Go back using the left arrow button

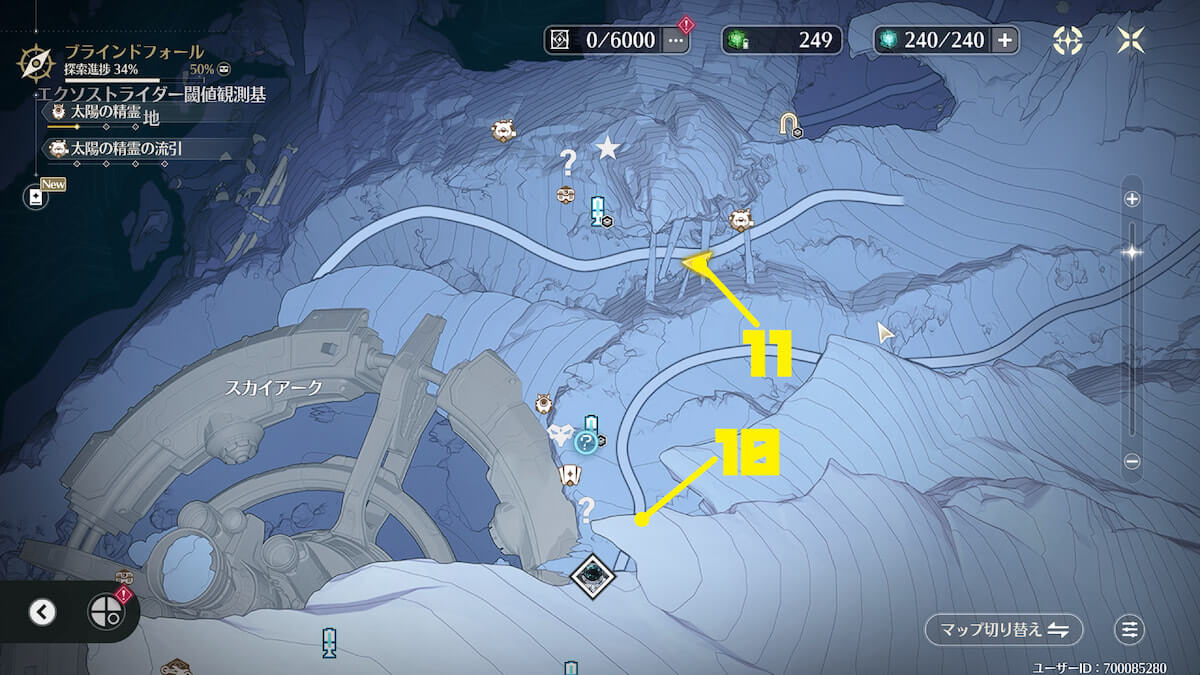[42, 612]
